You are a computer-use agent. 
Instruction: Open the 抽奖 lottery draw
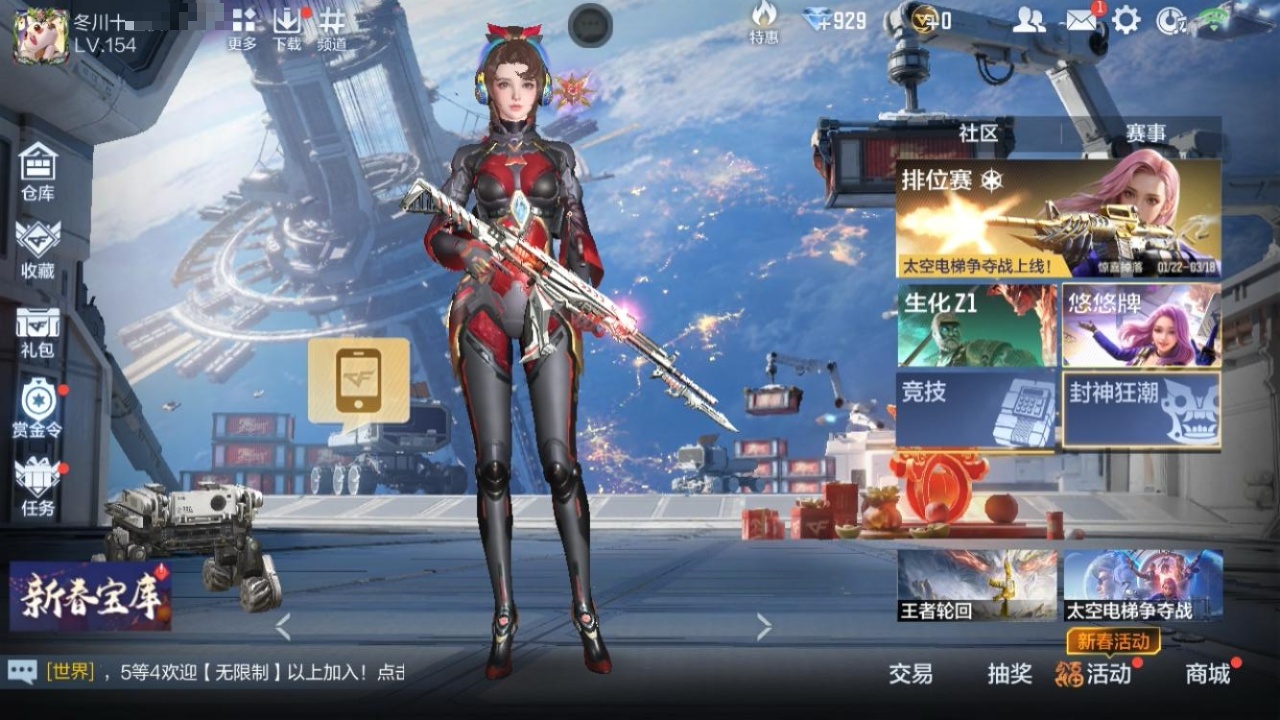pyautogui.click(x=1010, y=674)
